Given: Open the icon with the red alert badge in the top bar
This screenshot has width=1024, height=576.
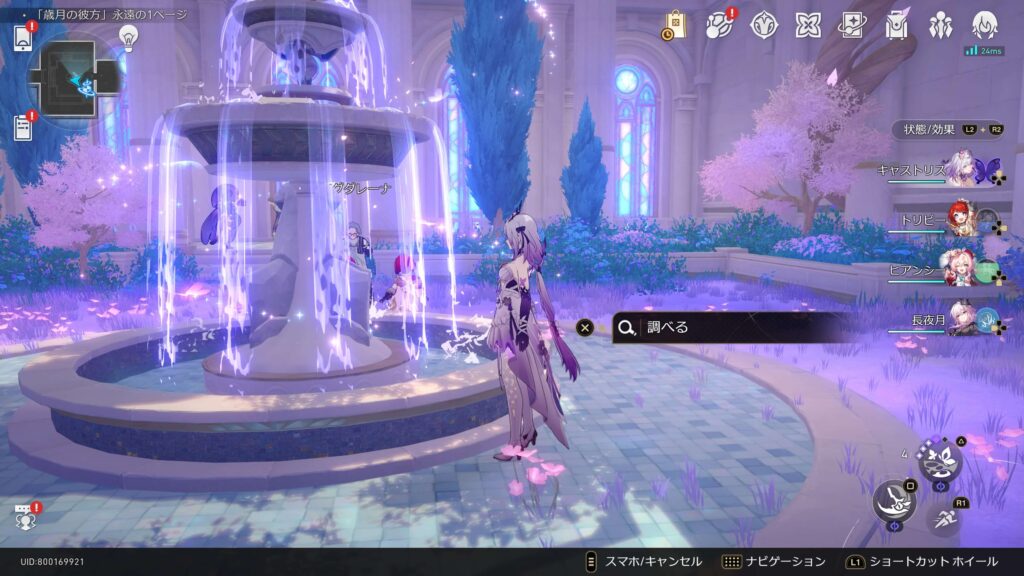Looking at the screenshot, I should (719, 25).
